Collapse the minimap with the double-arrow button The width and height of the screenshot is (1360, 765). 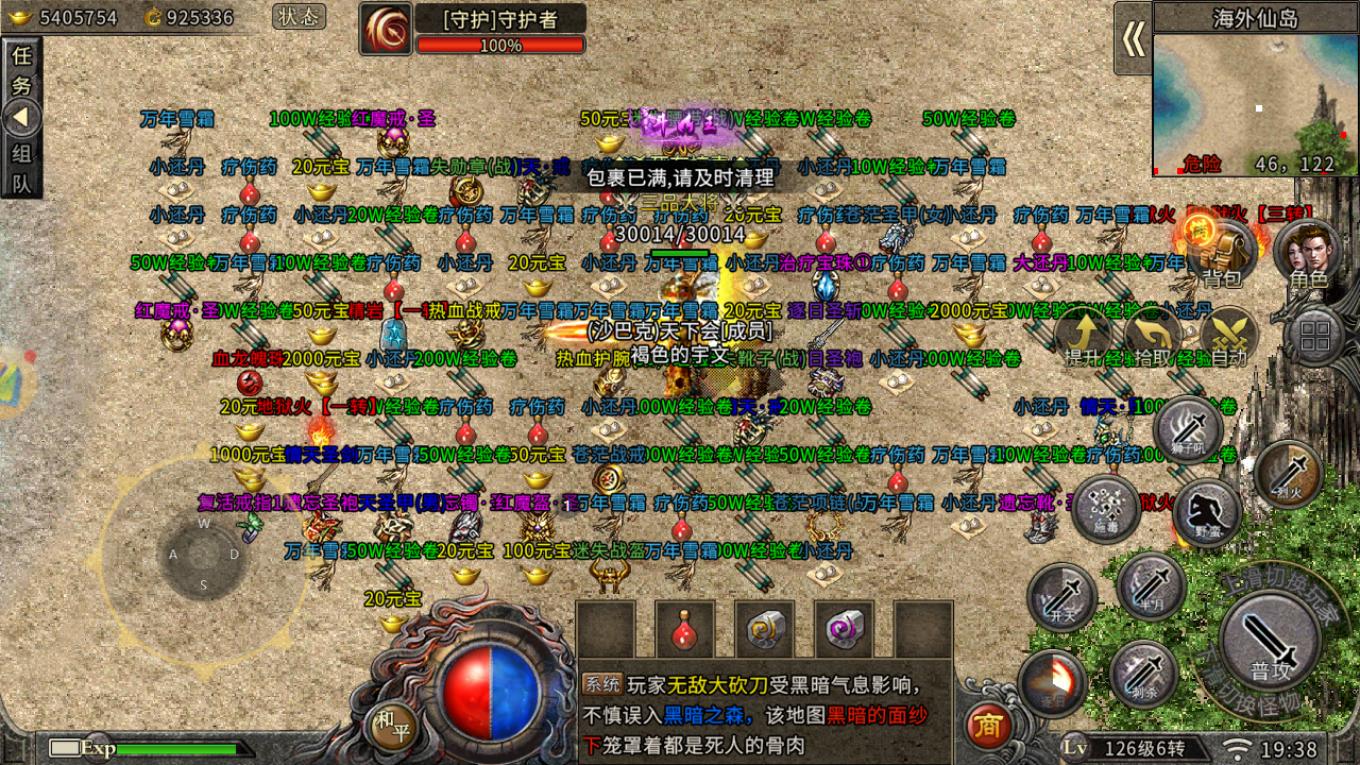[x=1133, y=39]
